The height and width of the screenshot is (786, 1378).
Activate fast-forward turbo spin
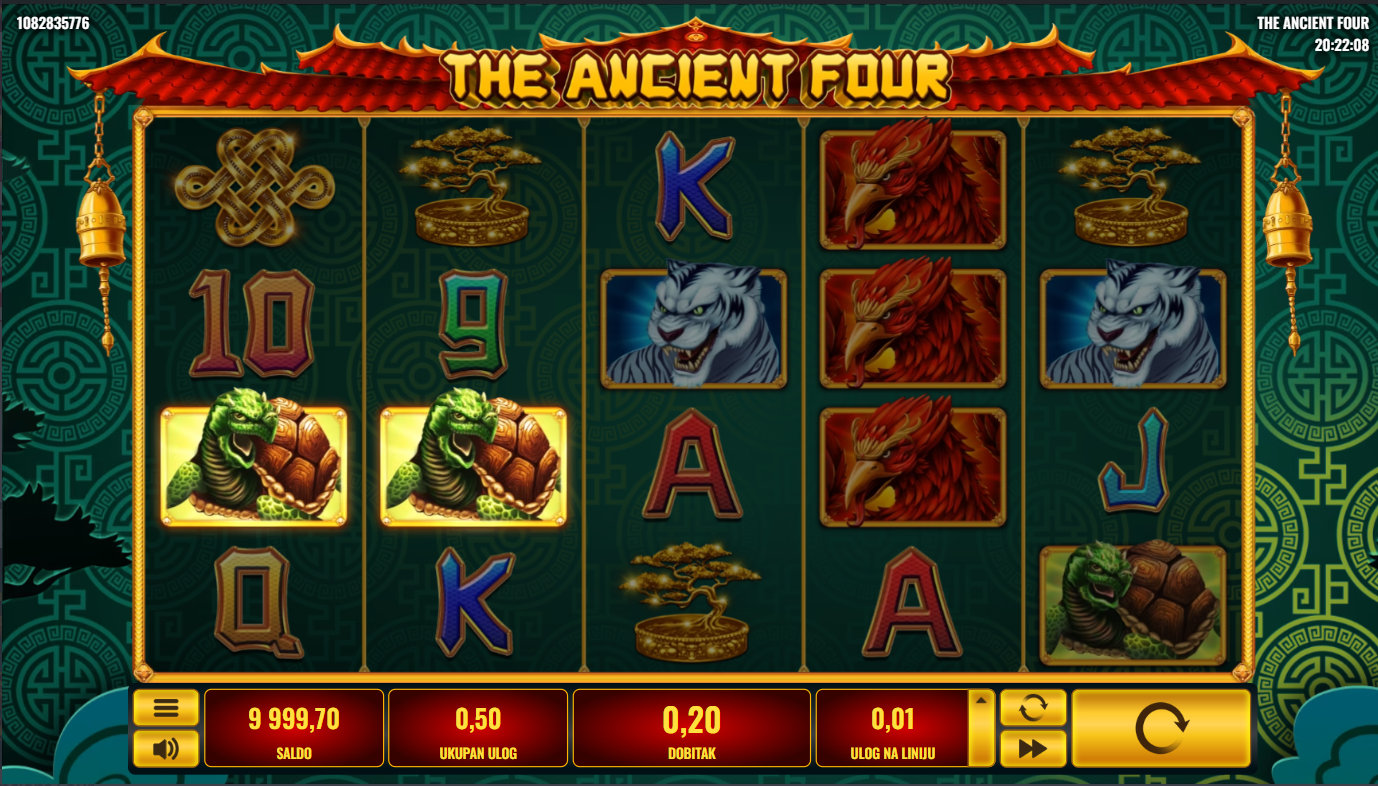pyautogui.click(x=1033, y=748)
